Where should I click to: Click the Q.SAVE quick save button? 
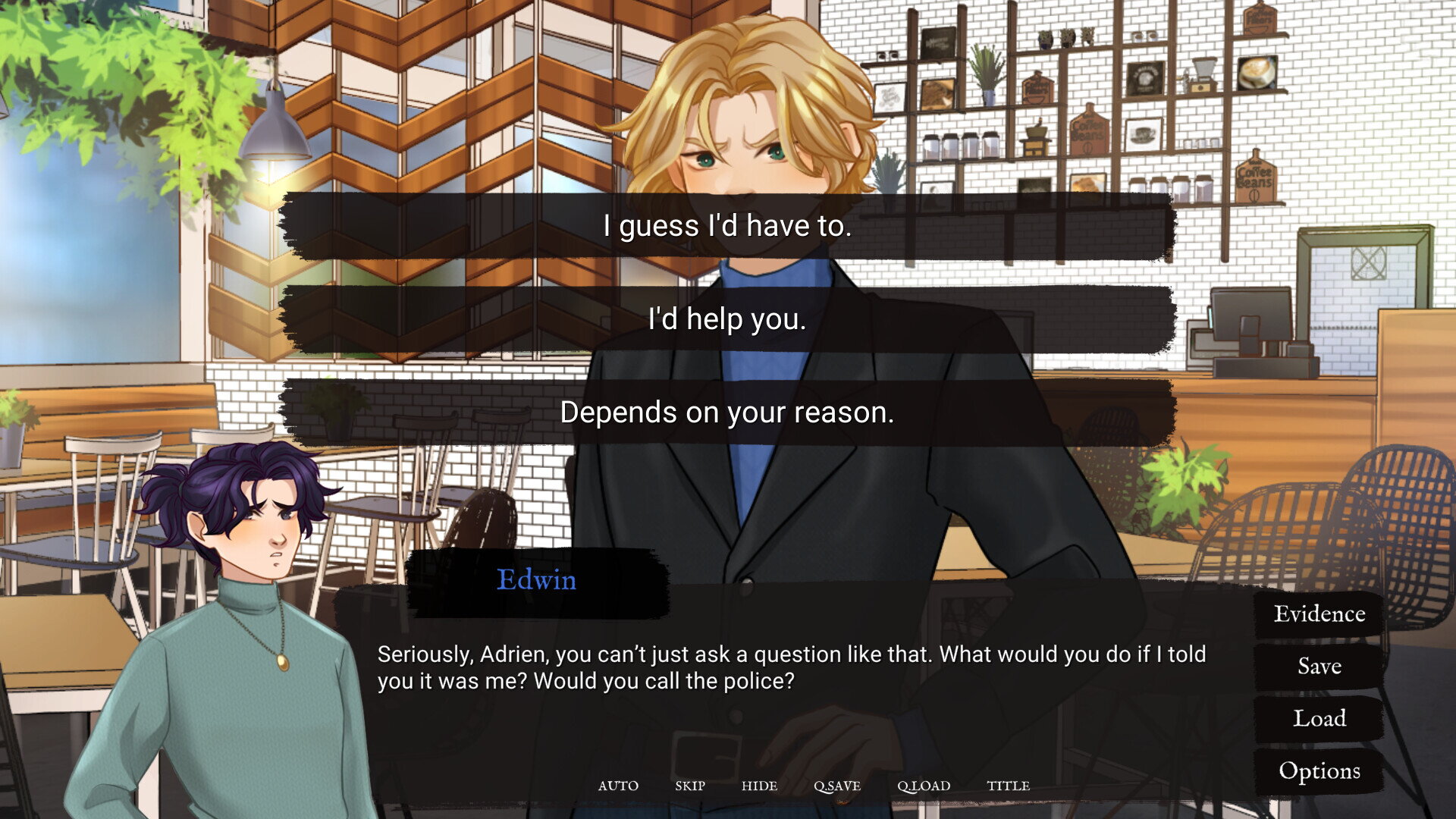click(x=837, y=786)
